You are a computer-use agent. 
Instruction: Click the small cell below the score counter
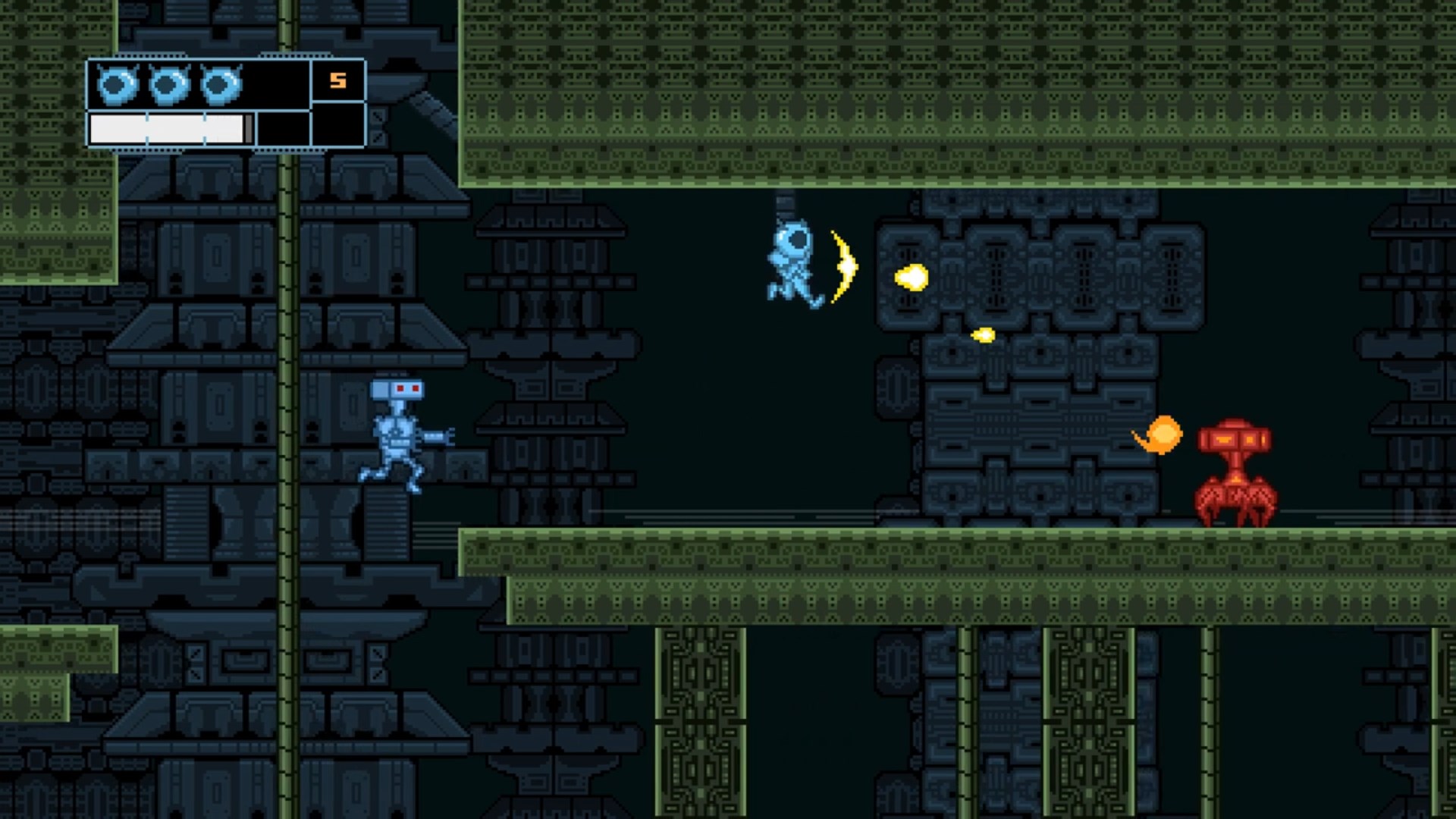click(336, 125)
